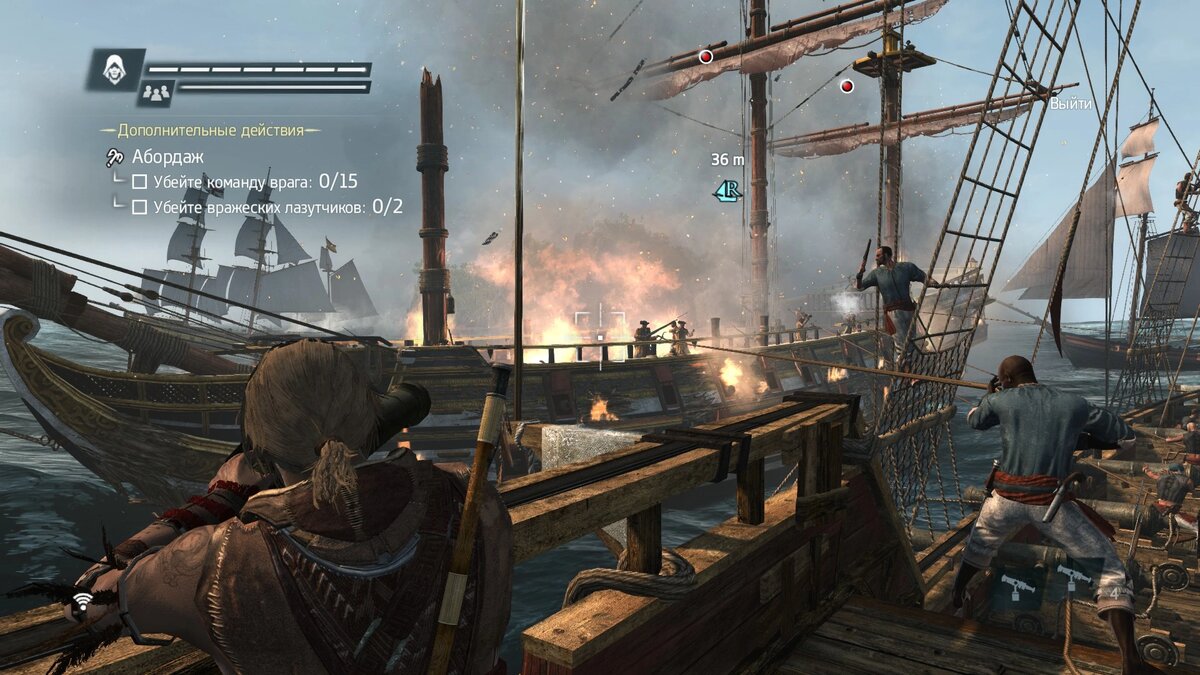
Task: Tick the Убейте вражеских лазутчиков objective box
Action: point(140,207)
